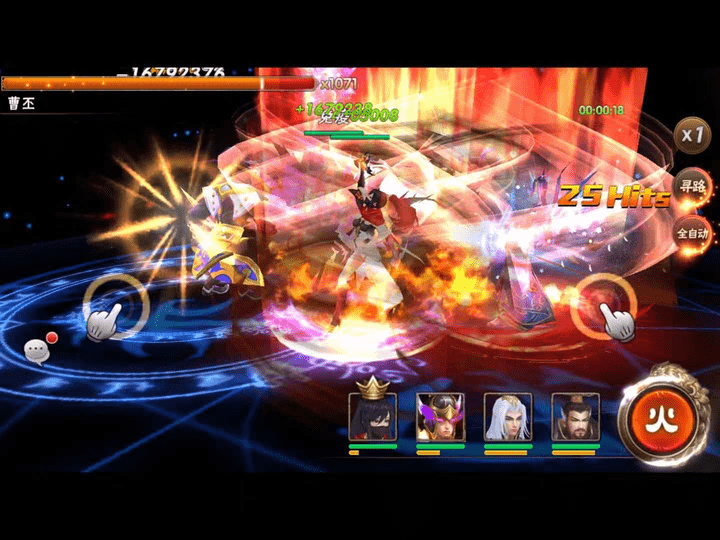The image size is (720, 540).
Task: Select the purple horned-helmet hero portrait
Action: [440, 416]
